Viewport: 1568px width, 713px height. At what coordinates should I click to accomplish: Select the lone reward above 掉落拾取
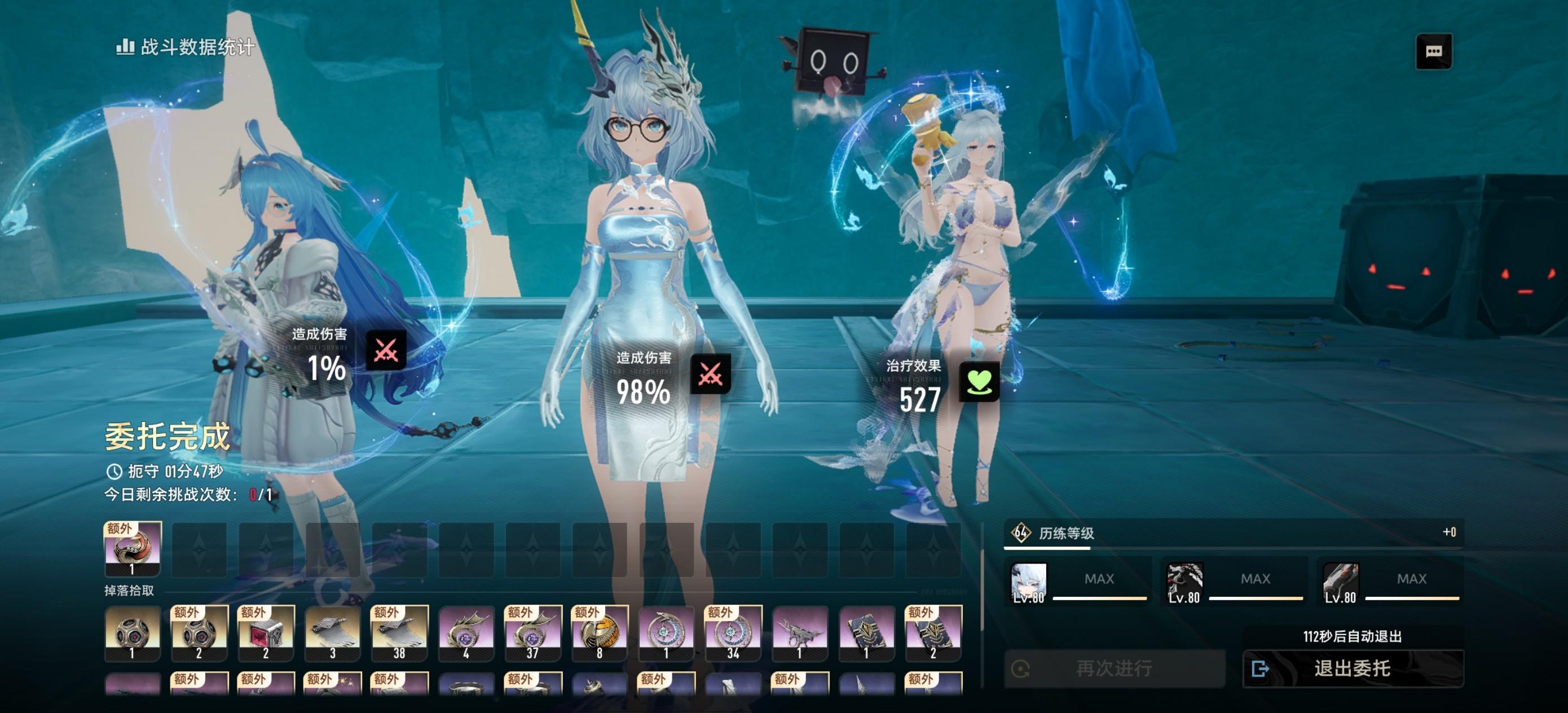pyautogui.click(x=133, y=548)
